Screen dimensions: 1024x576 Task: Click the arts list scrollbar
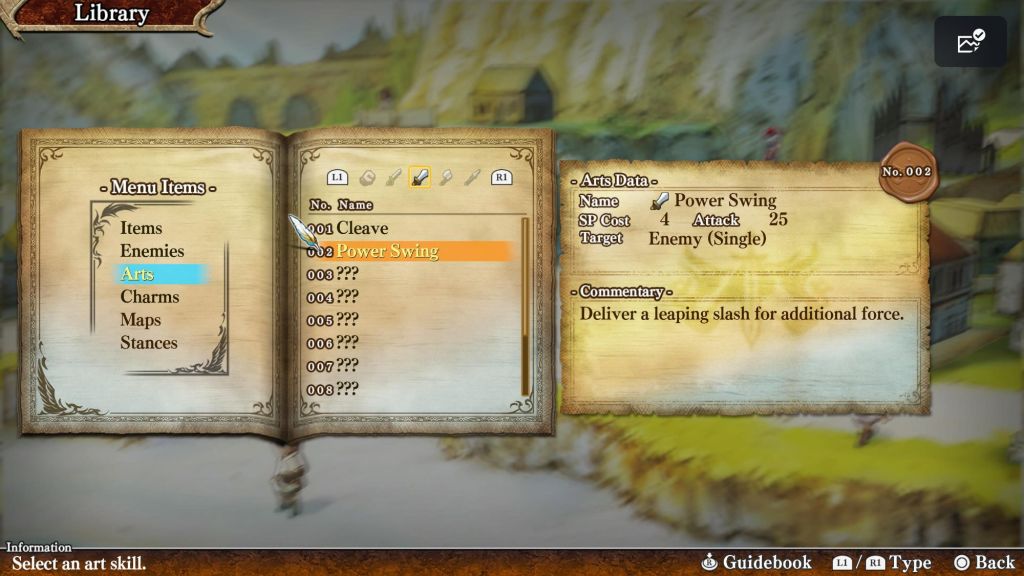525,305
